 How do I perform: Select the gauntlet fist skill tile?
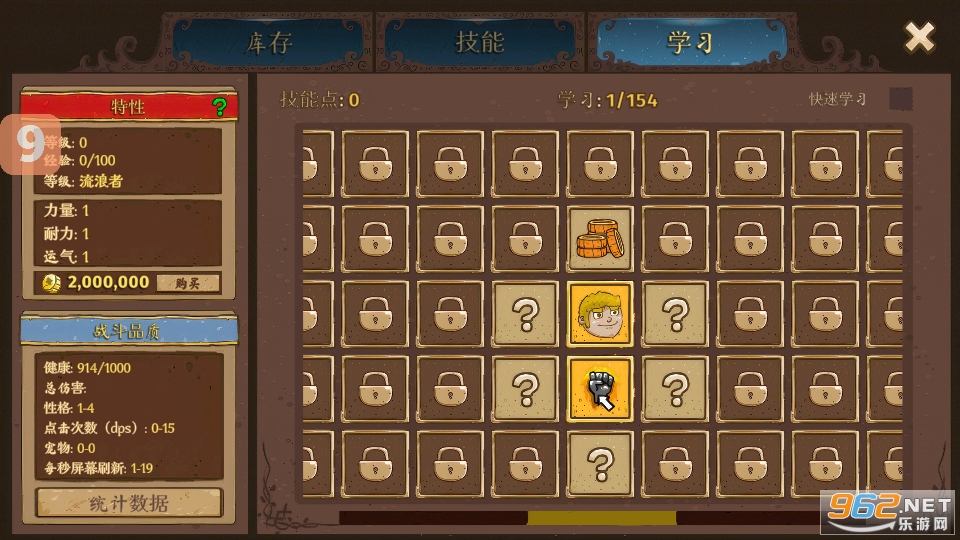point(600,389)
